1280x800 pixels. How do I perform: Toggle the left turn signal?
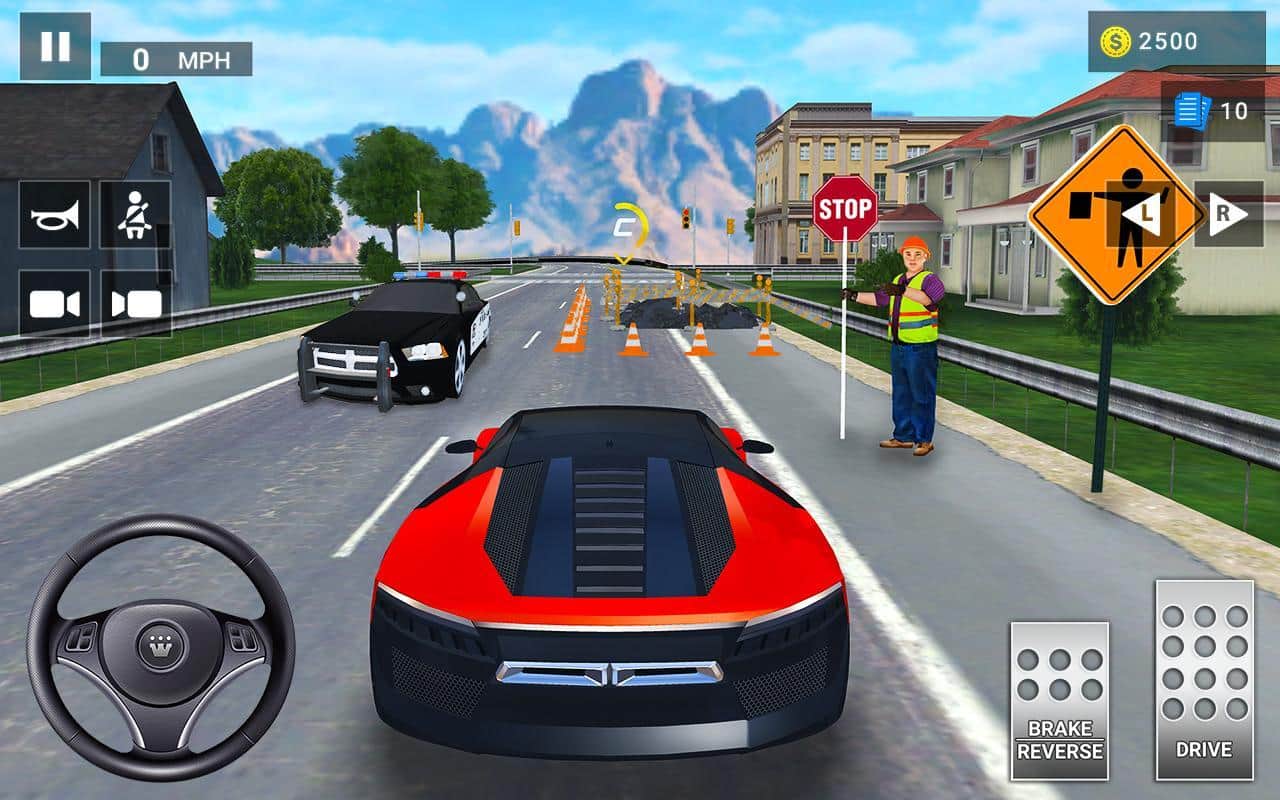pyautogui.click(x=1139, y=214)
